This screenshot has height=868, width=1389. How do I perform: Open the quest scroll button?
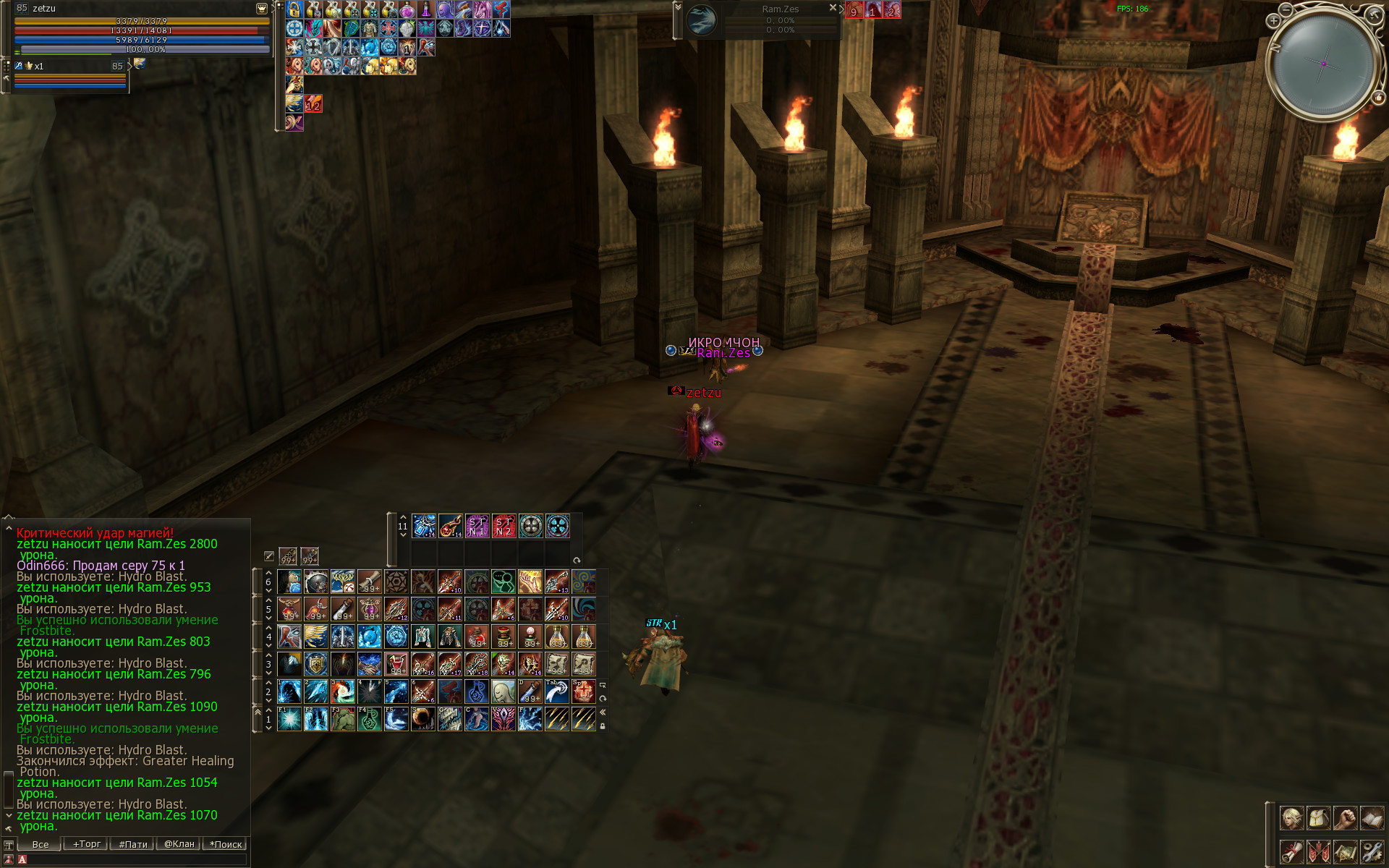tap(1291, 851)
